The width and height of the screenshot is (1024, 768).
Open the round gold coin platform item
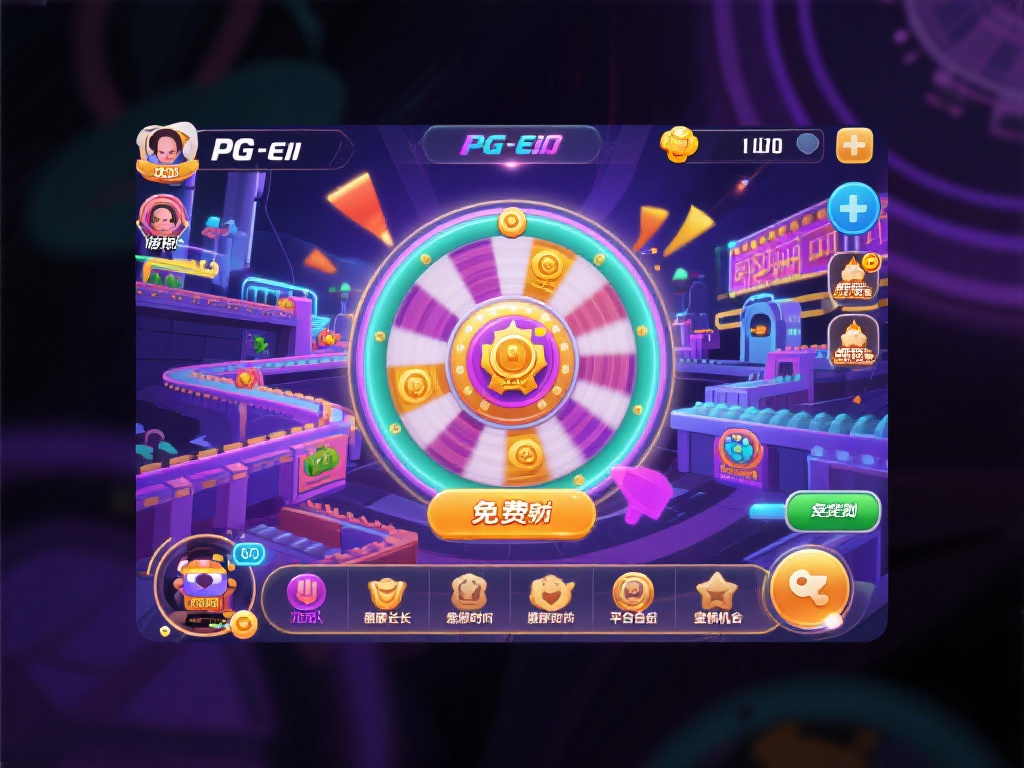coord(633,598)
